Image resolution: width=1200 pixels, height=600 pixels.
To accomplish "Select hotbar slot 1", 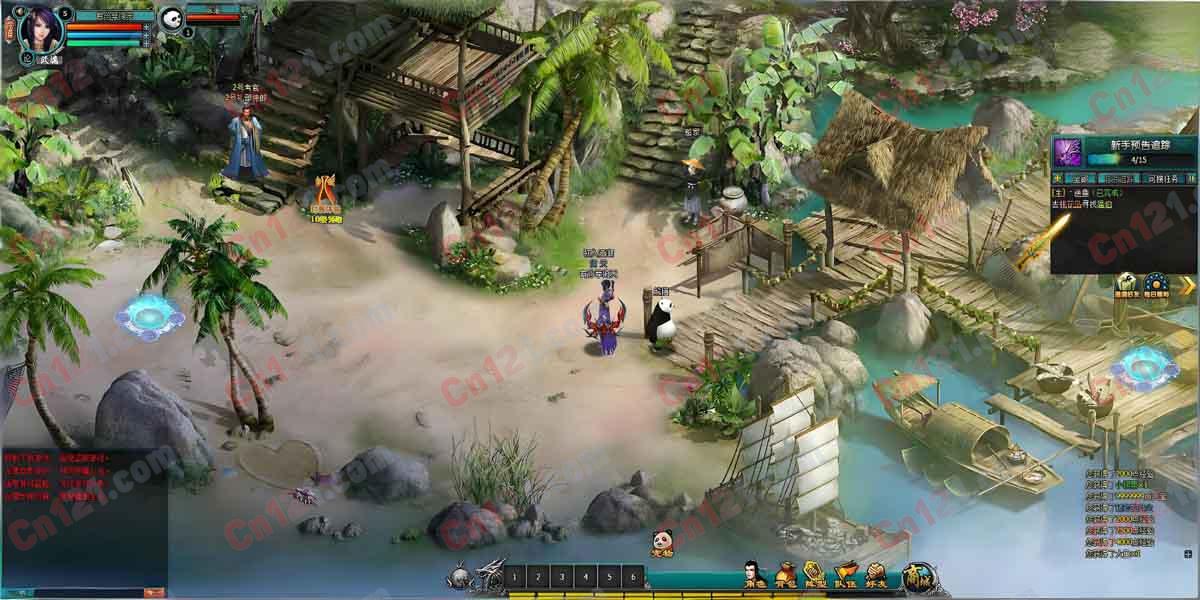I will pyautogui.click(x=515, y=577).
